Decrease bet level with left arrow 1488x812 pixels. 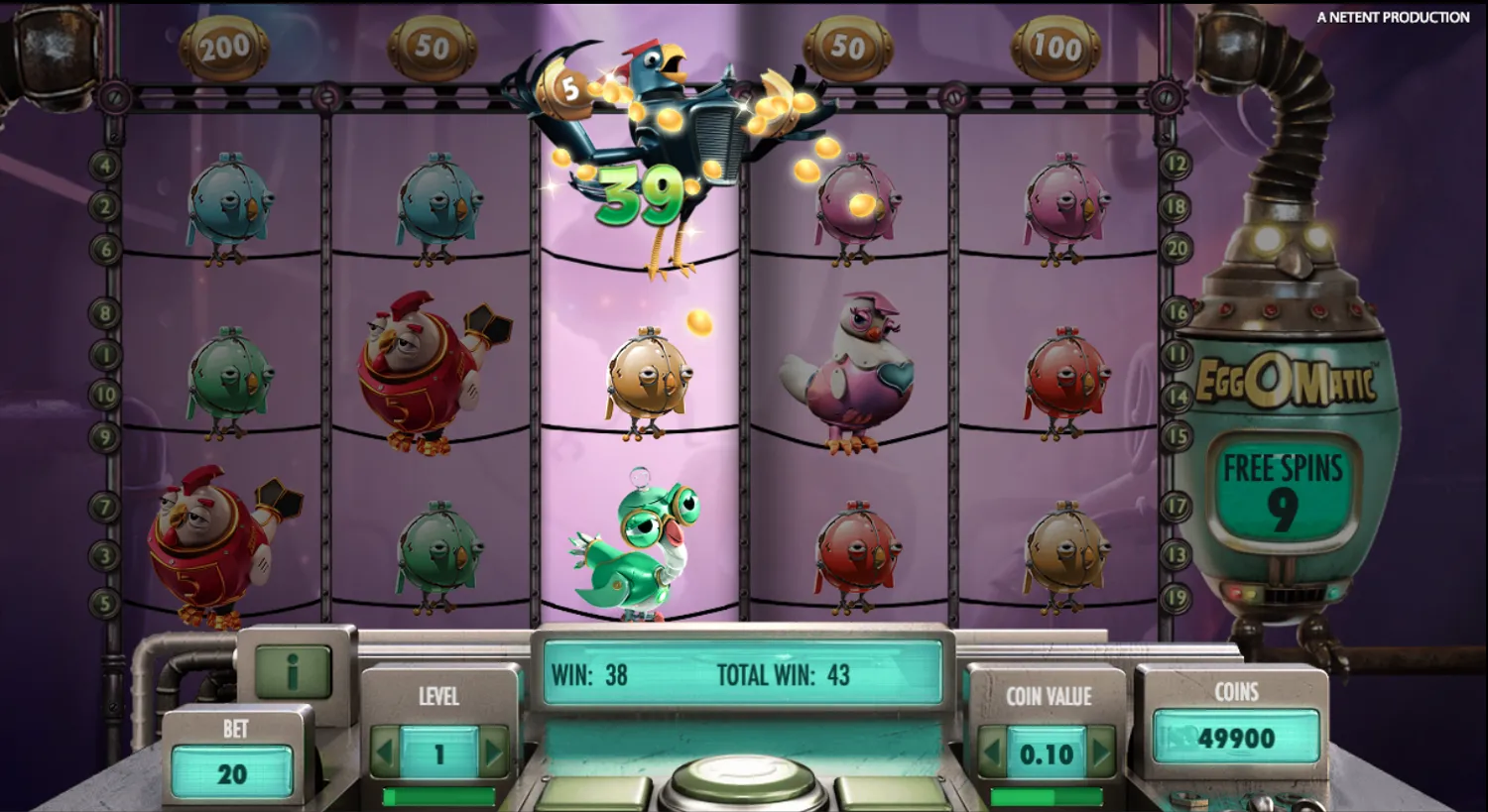(387, 751)
